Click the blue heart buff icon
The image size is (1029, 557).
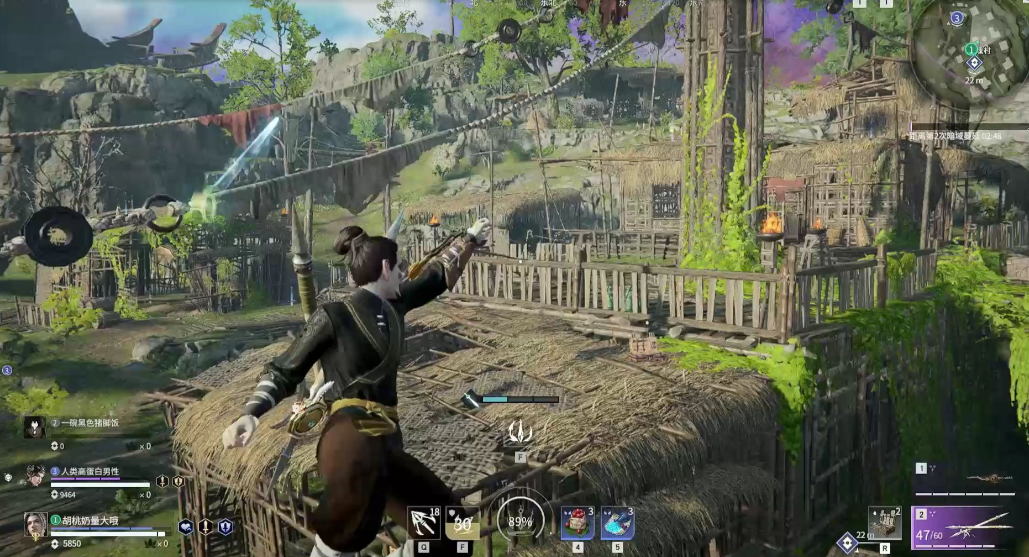(x=186, y=526)
